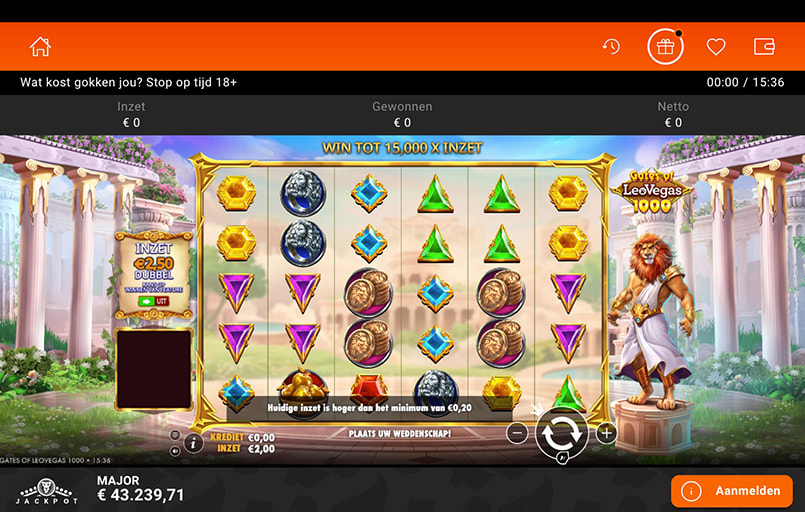805x512 pixels.
Task: Open the game history clock icon
Action: tap(611, 47)
